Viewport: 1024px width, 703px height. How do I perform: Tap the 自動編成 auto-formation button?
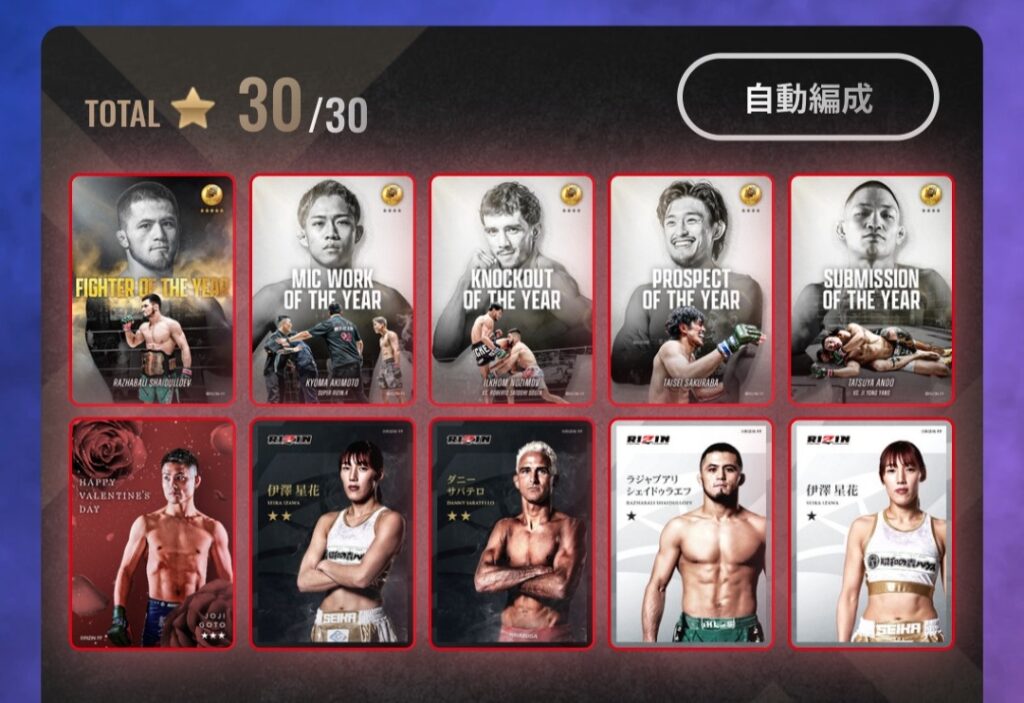pyautogui.click(x=808, y=98)
